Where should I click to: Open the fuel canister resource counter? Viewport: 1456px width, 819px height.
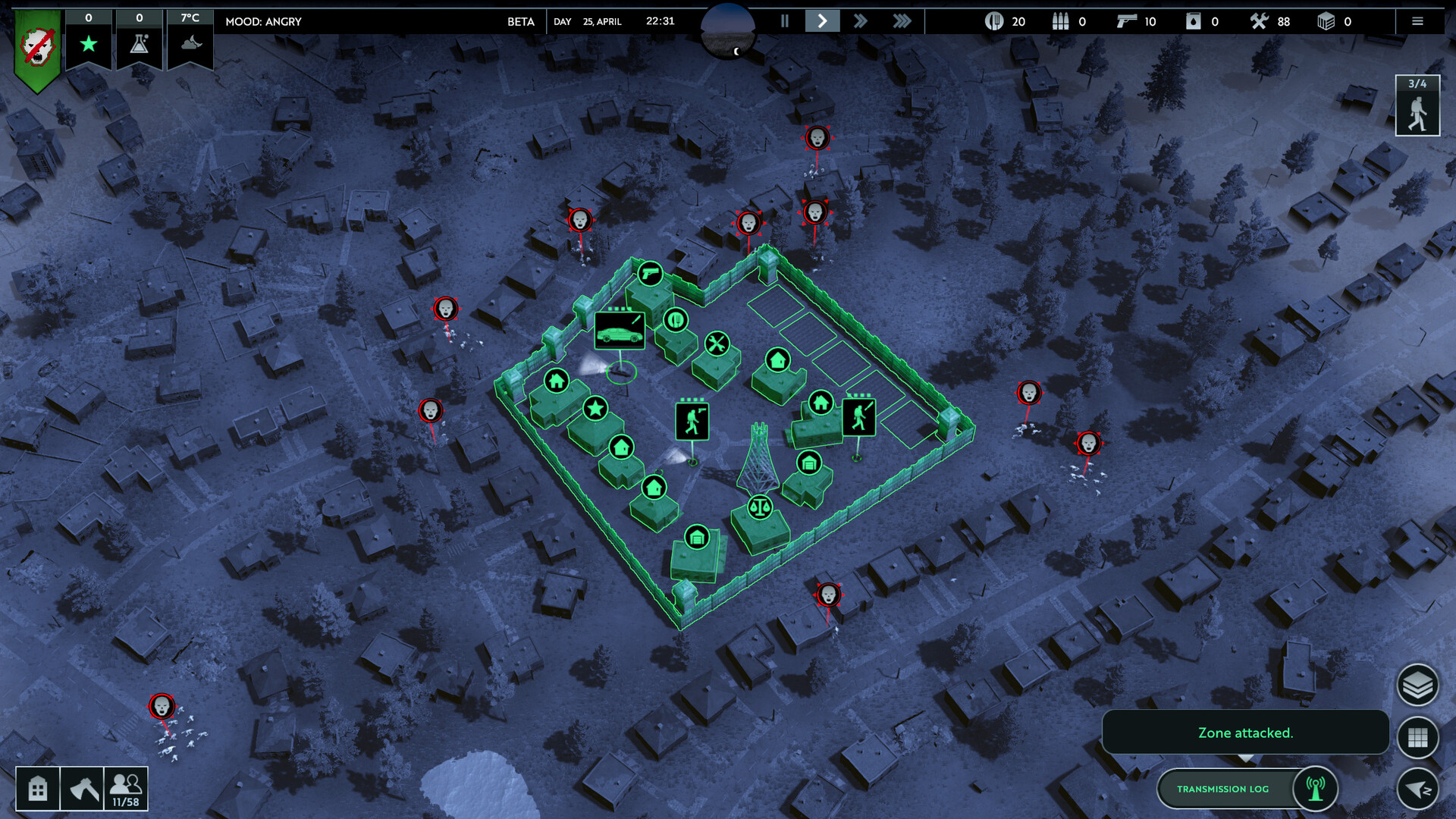(1192, 21)
